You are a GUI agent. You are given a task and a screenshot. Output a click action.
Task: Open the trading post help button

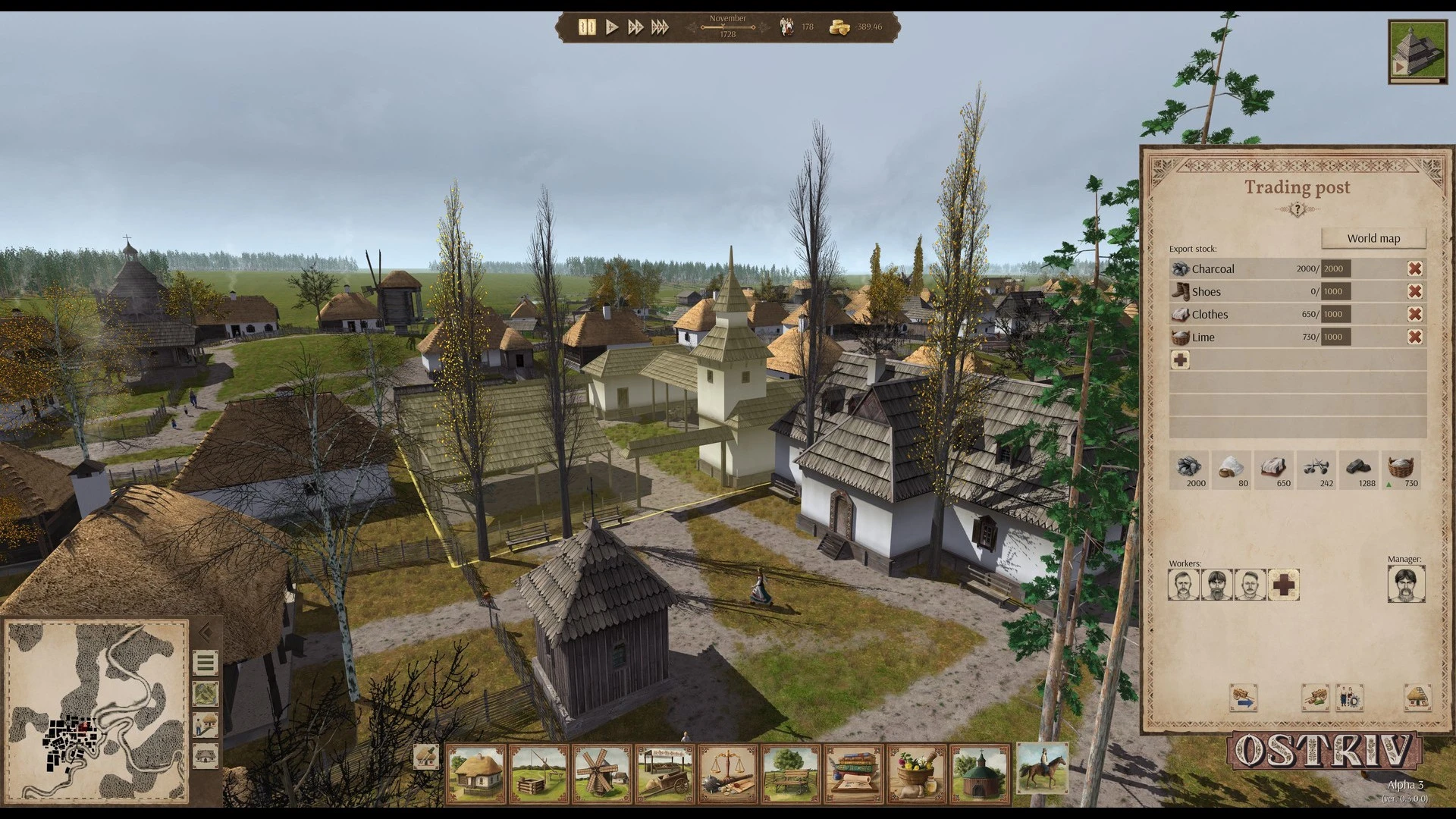pyautogui.click(x=1297, y=209)
